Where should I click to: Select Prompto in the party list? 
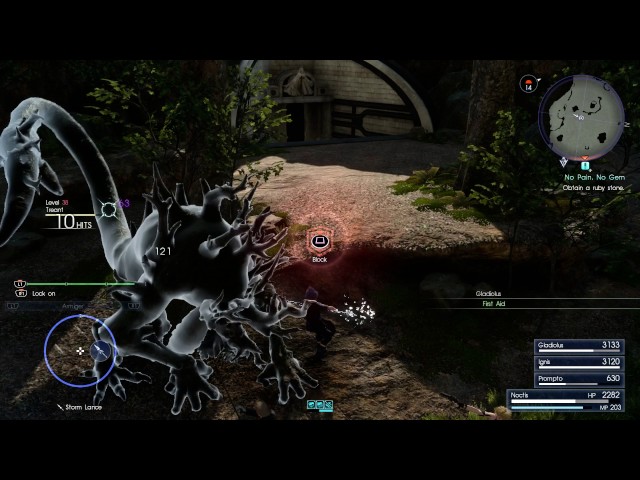[x=580, y=379]
